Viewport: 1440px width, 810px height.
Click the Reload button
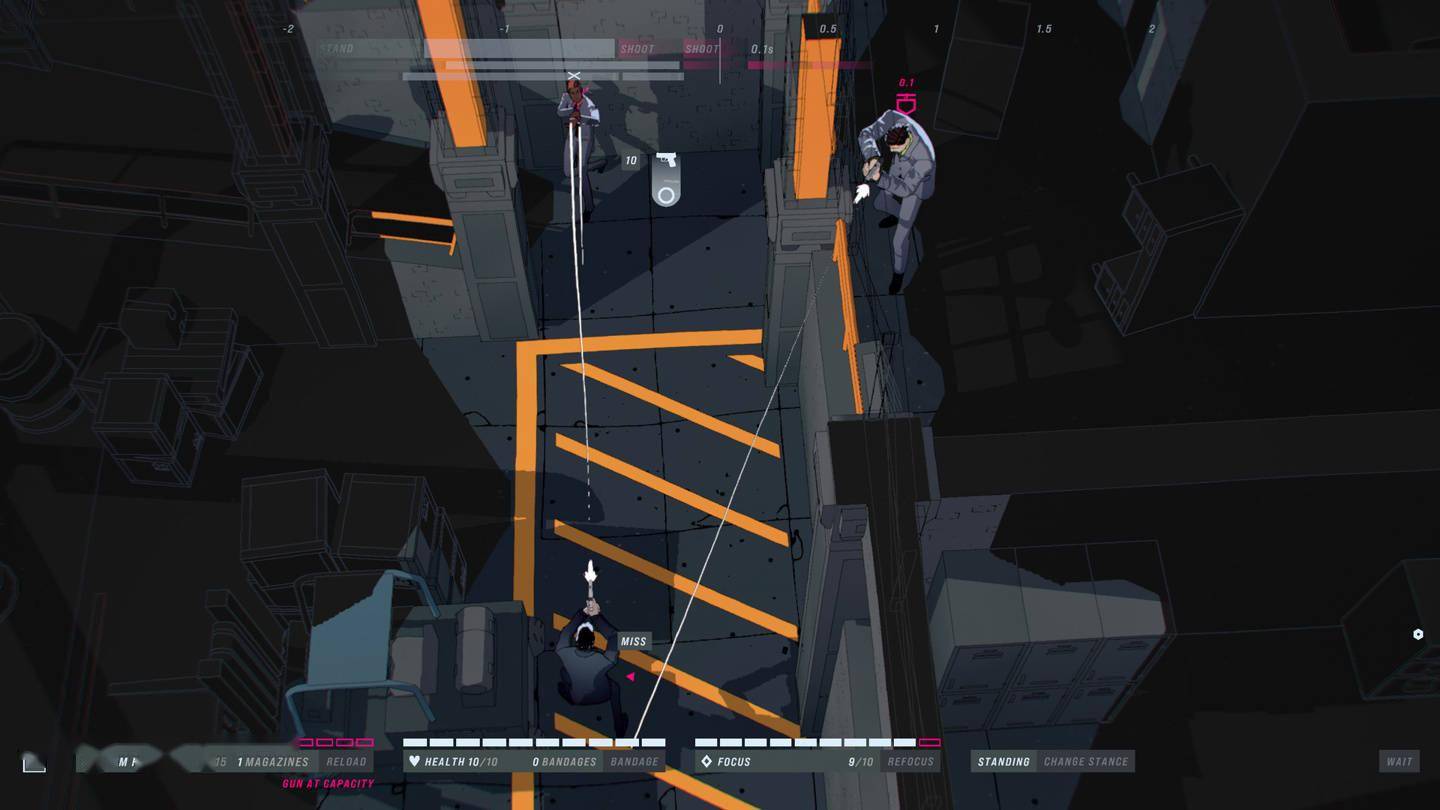(346, 762)
